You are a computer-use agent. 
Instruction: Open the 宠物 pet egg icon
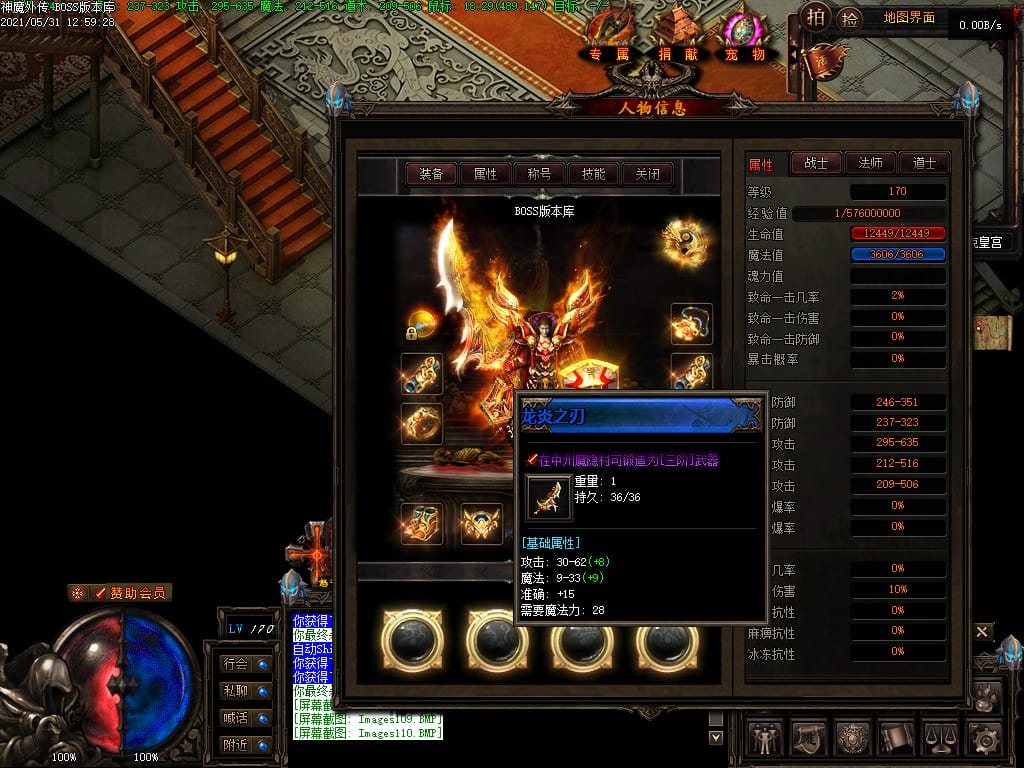(x=744, y=37)
